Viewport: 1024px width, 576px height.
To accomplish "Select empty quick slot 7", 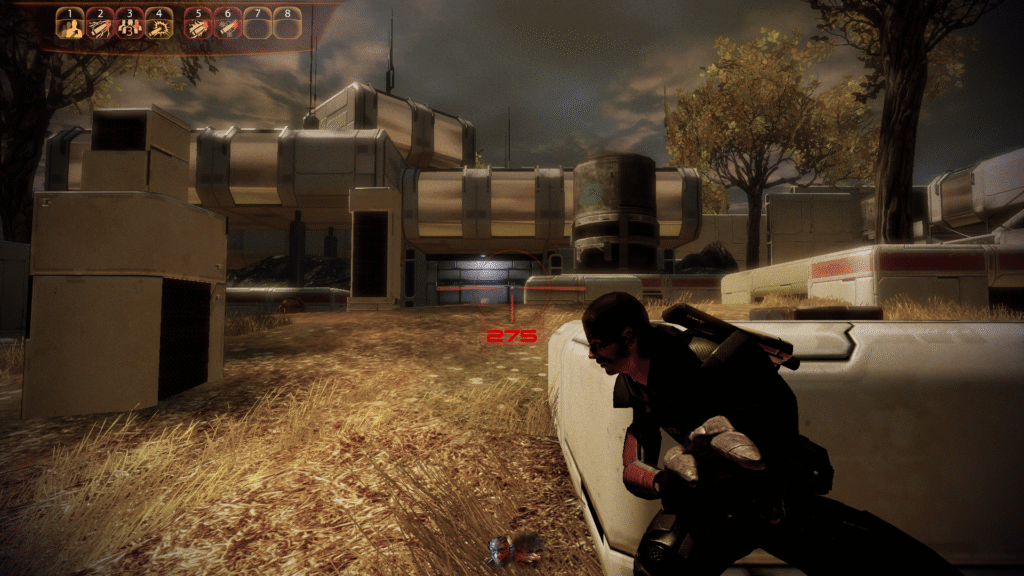I will coord(258,25).
